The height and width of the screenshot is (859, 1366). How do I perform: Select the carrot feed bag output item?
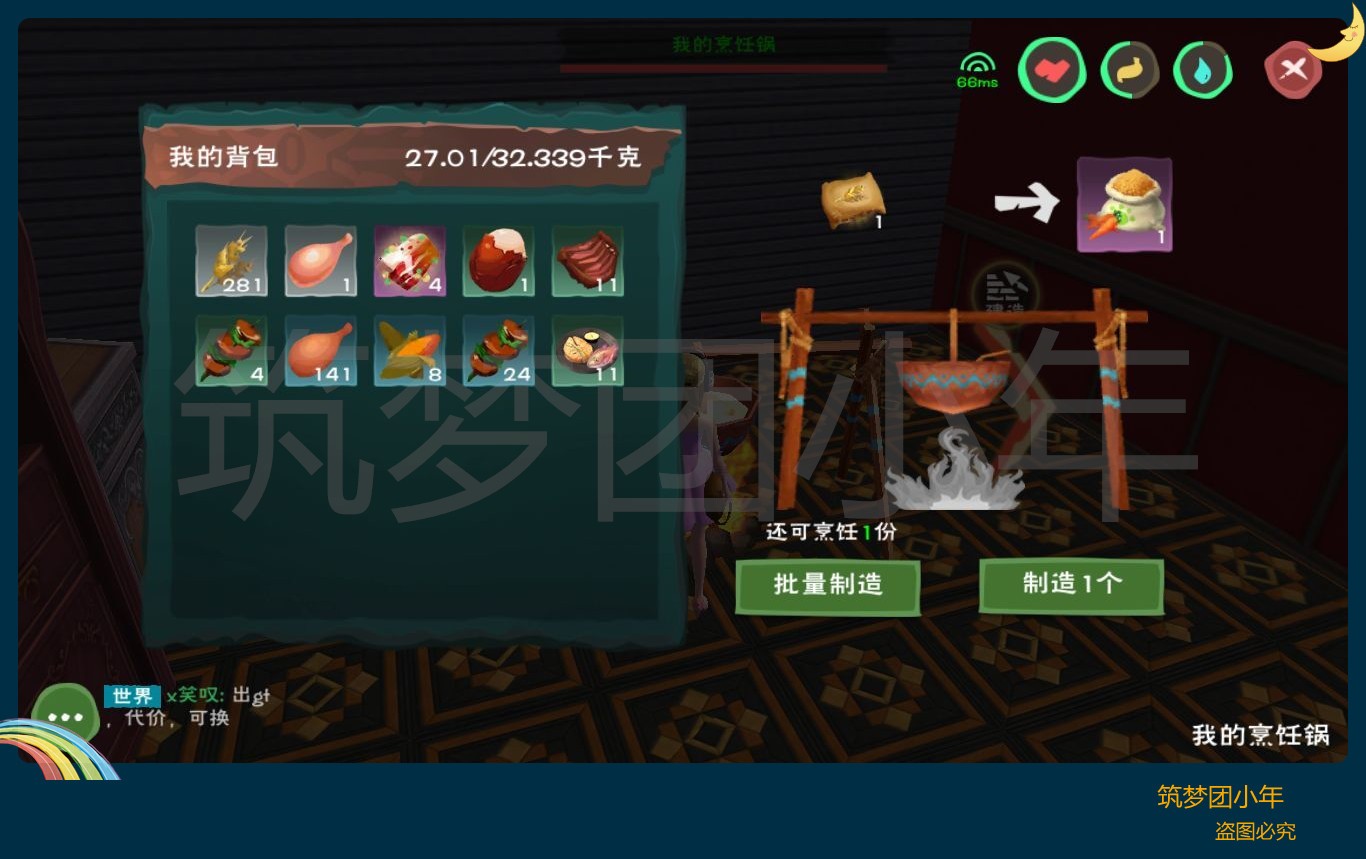click(x=1124, y=204)
